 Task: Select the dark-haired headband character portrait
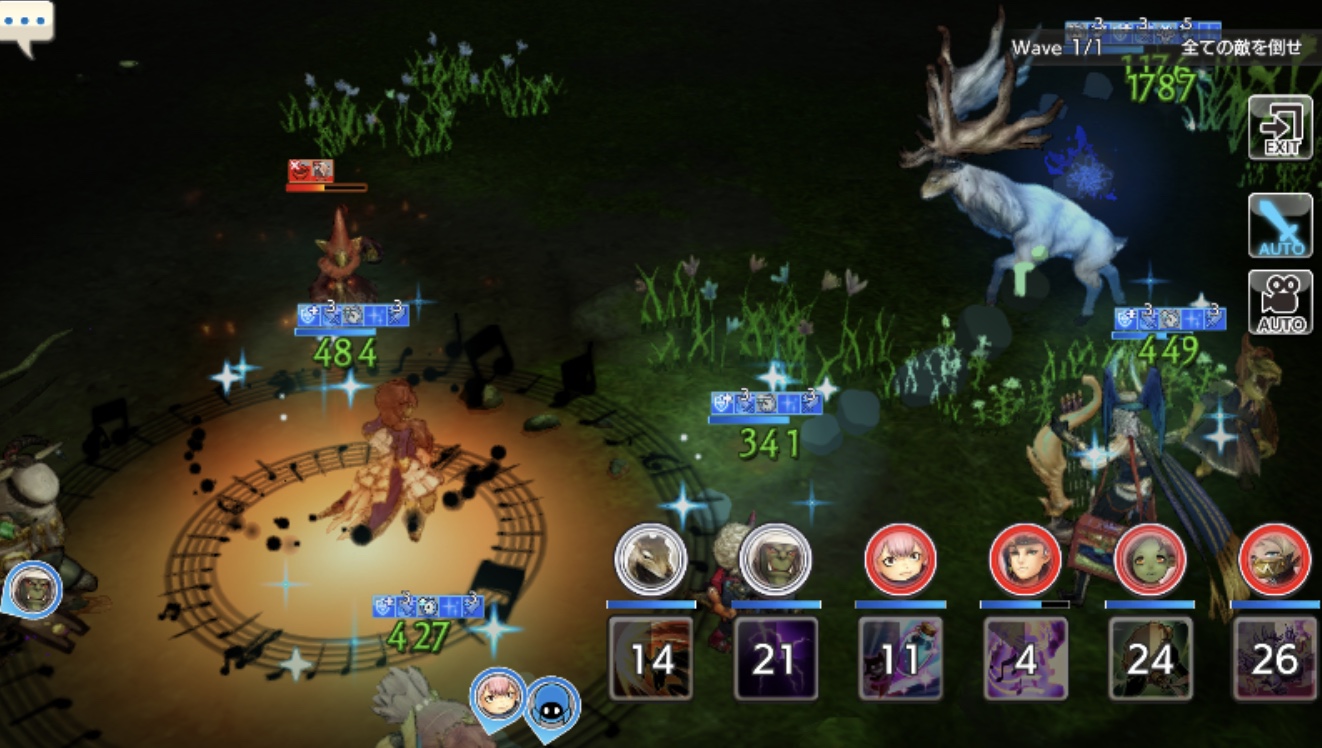(1025, 559)
